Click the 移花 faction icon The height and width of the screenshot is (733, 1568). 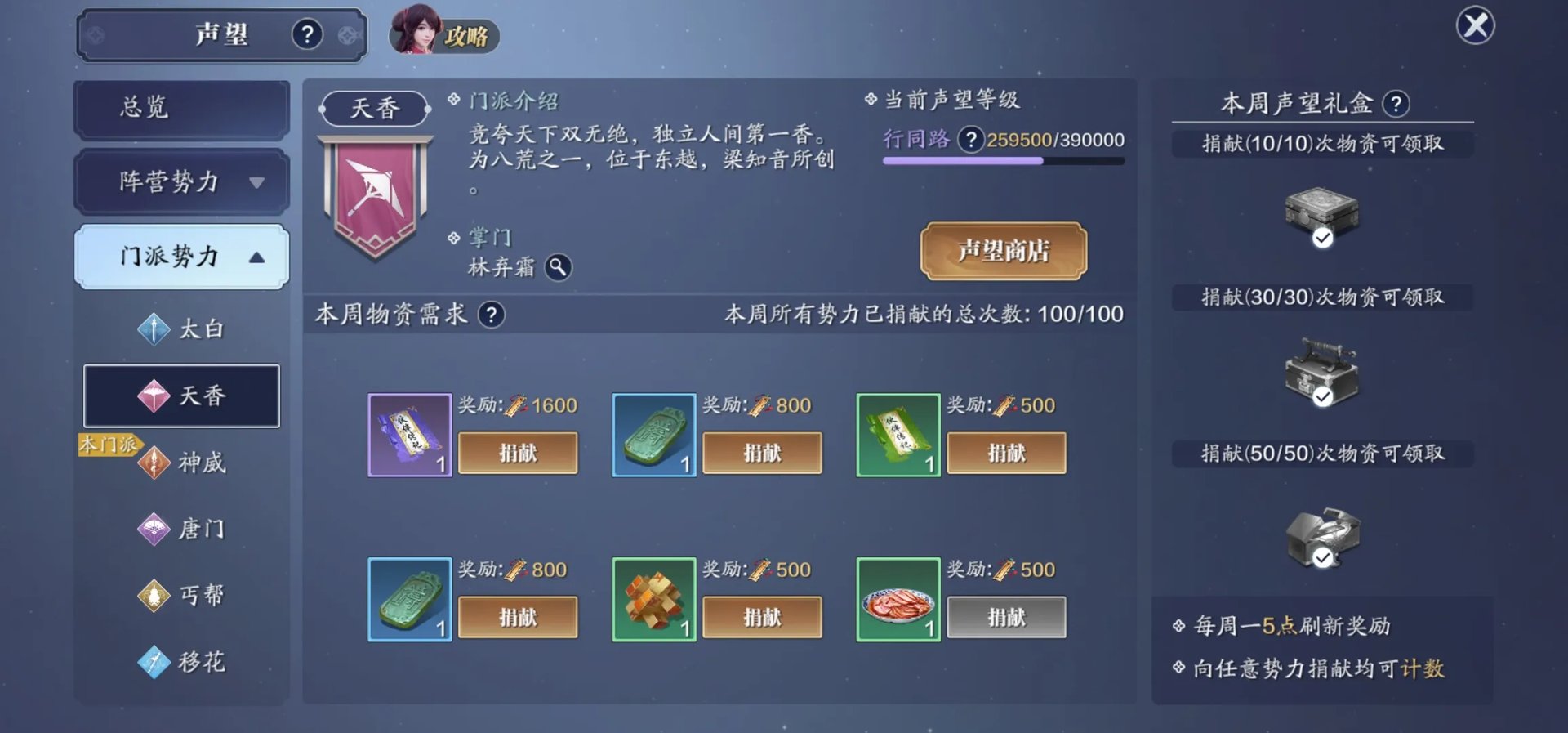pyautogui.click(x=154, y=662)
